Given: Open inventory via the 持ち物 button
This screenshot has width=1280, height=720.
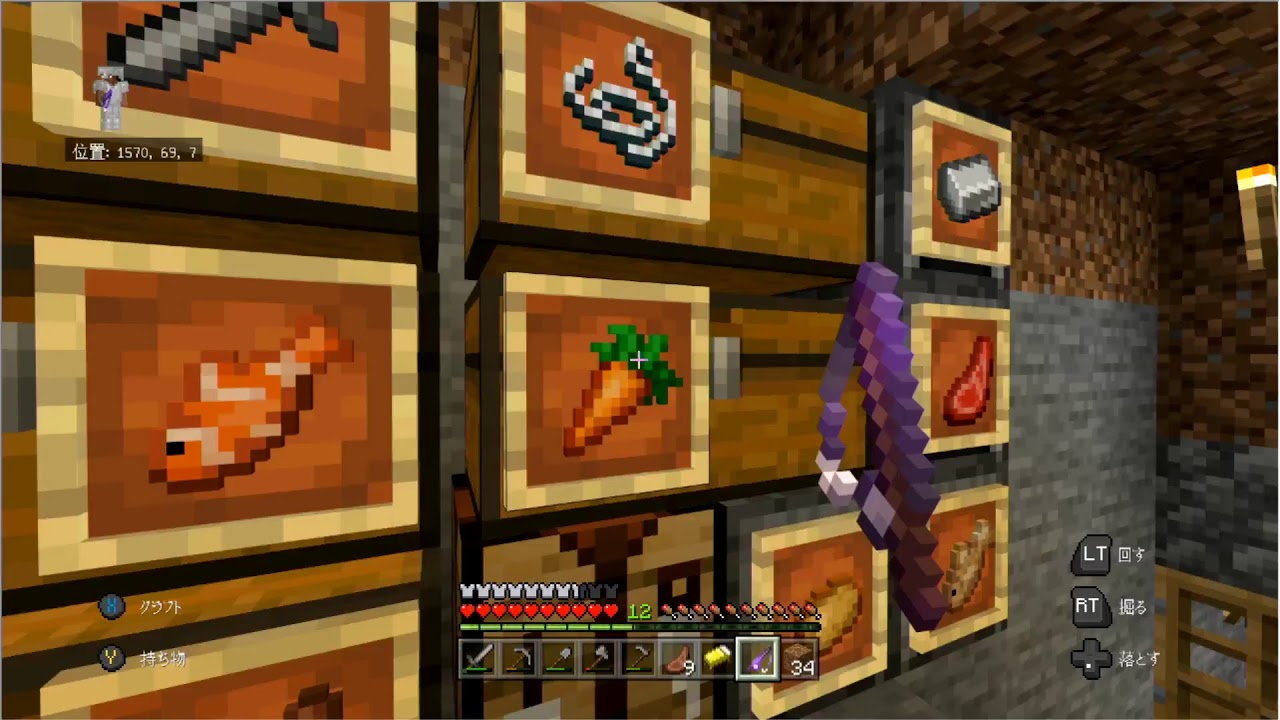Looking at the screenshot, I should (x=140, y=659).
